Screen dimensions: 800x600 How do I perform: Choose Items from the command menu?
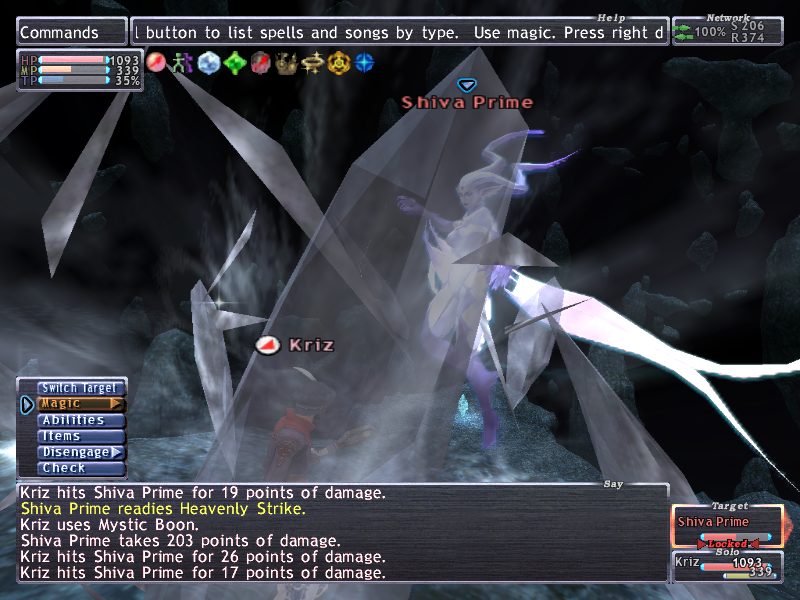tap(81, 436)
